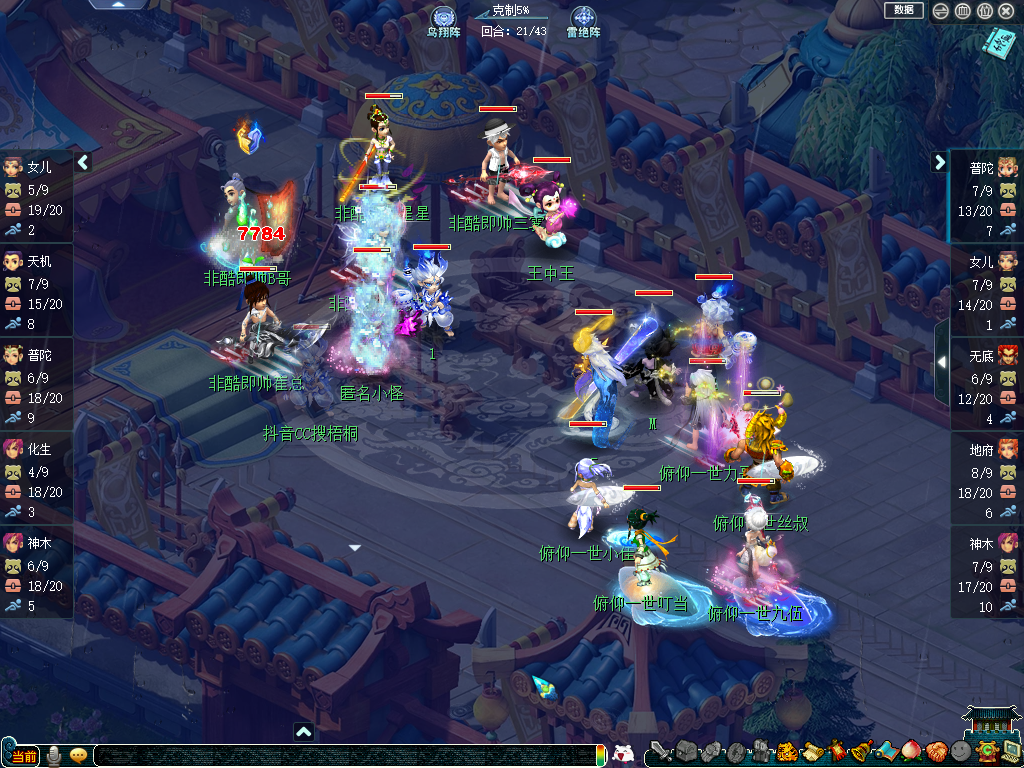Viewport: 1024px width, 768px height.
Task: Open the tiger head icon in the toolbar
Action: 786,751
